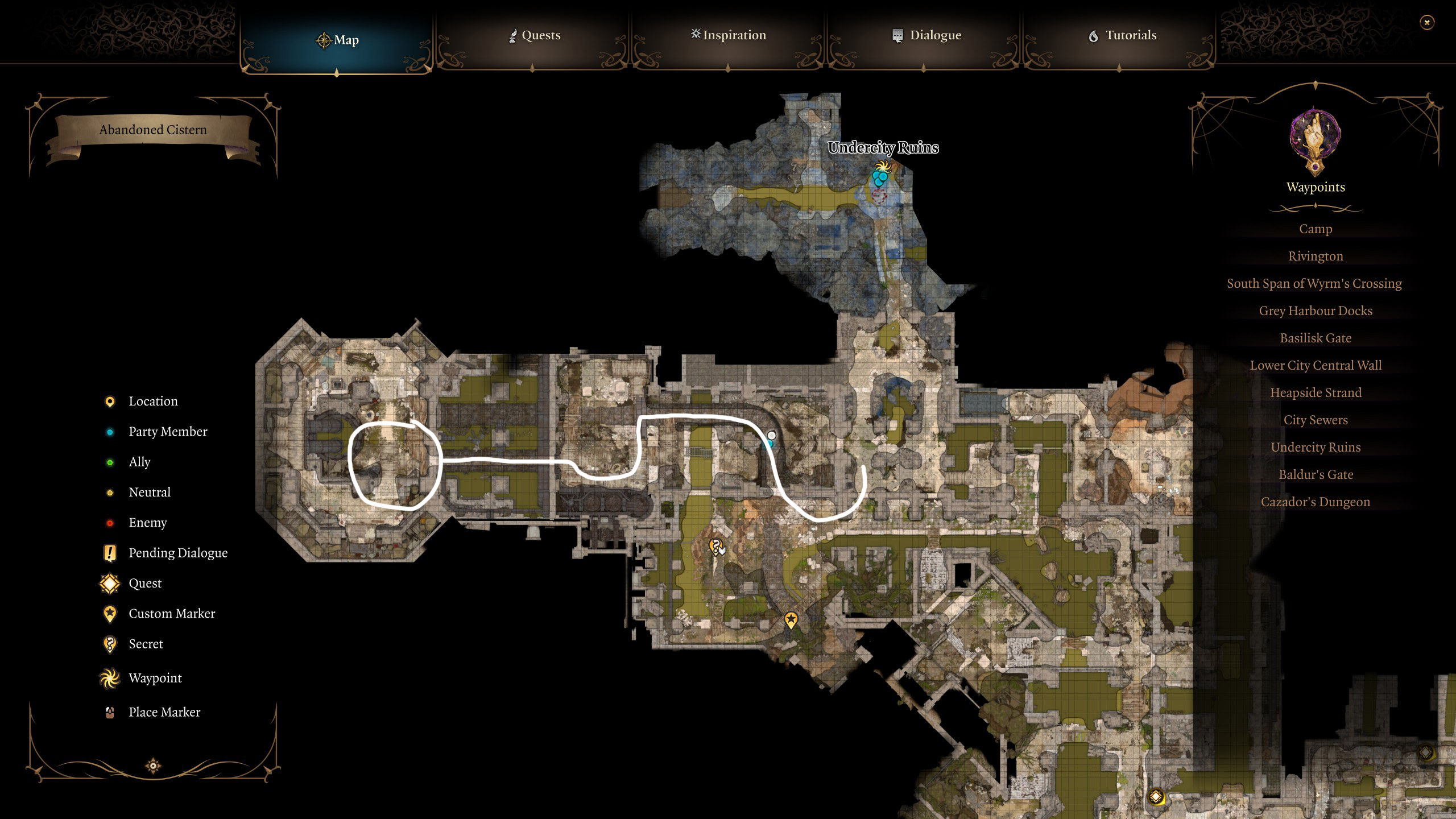
Task: Click the Place Marker legend icon
Action: point(109,712)
